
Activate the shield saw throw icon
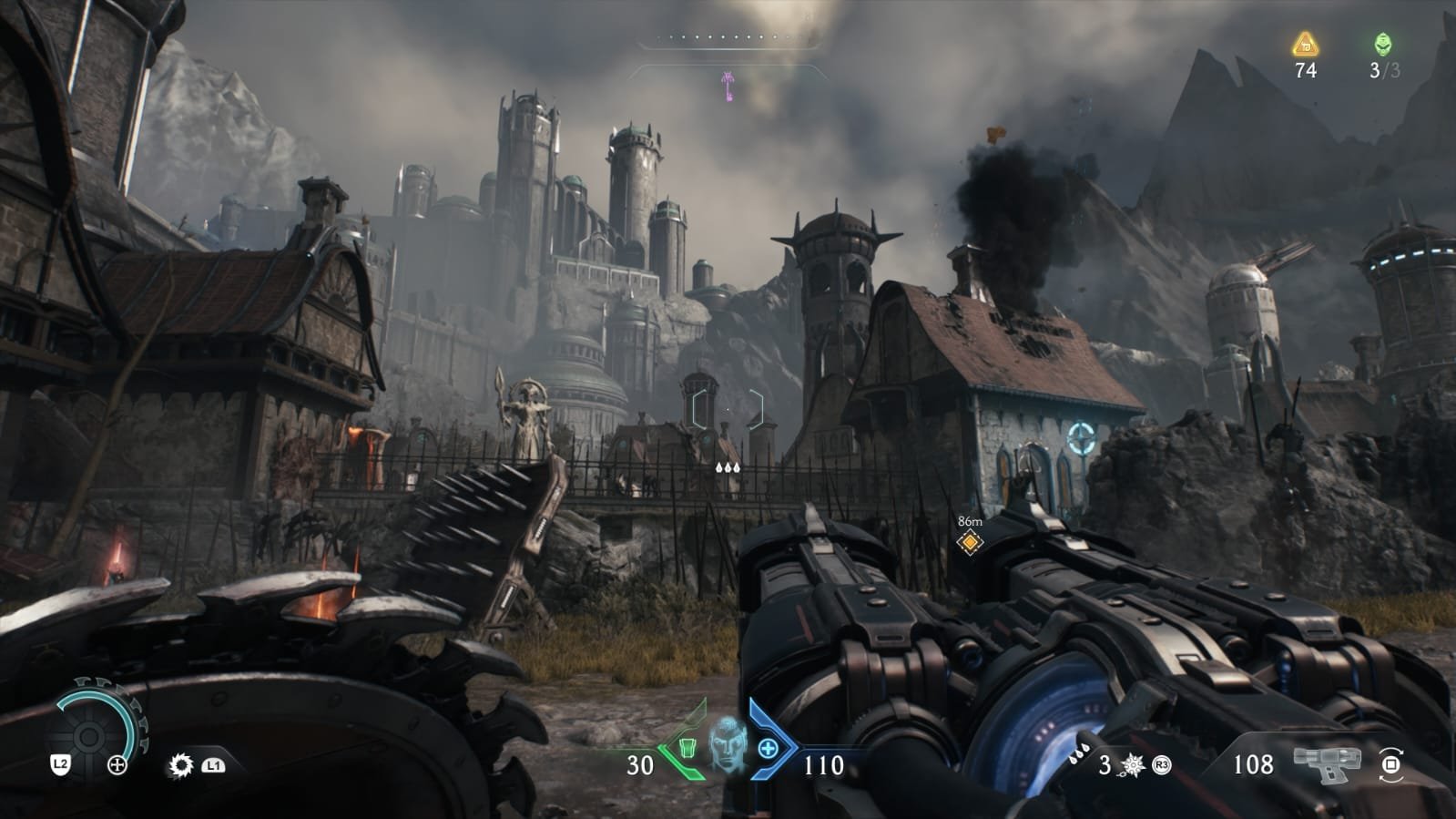181,765
